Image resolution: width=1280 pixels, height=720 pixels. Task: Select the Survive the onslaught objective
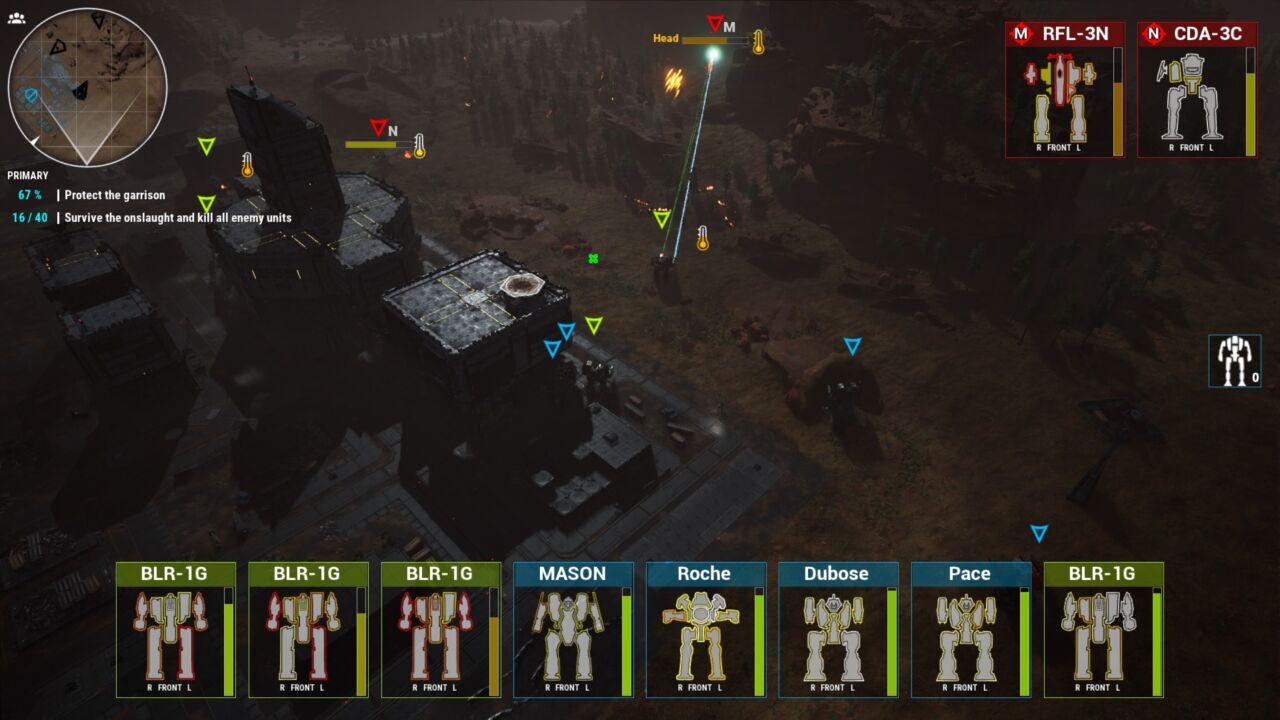tap(178, 217)
